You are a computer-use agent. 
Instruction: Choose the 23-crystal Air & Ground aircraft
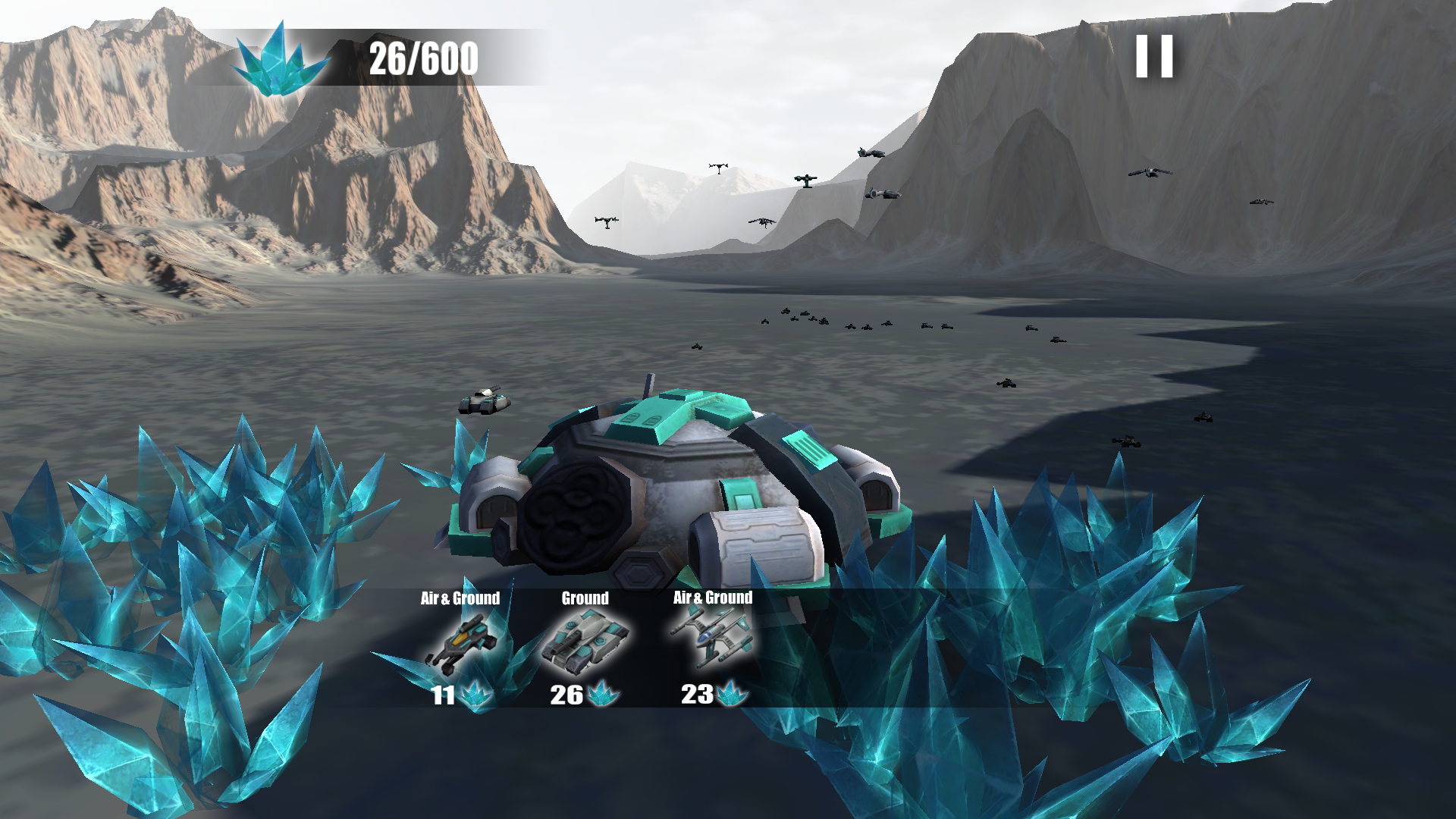[x=711, y=642]
